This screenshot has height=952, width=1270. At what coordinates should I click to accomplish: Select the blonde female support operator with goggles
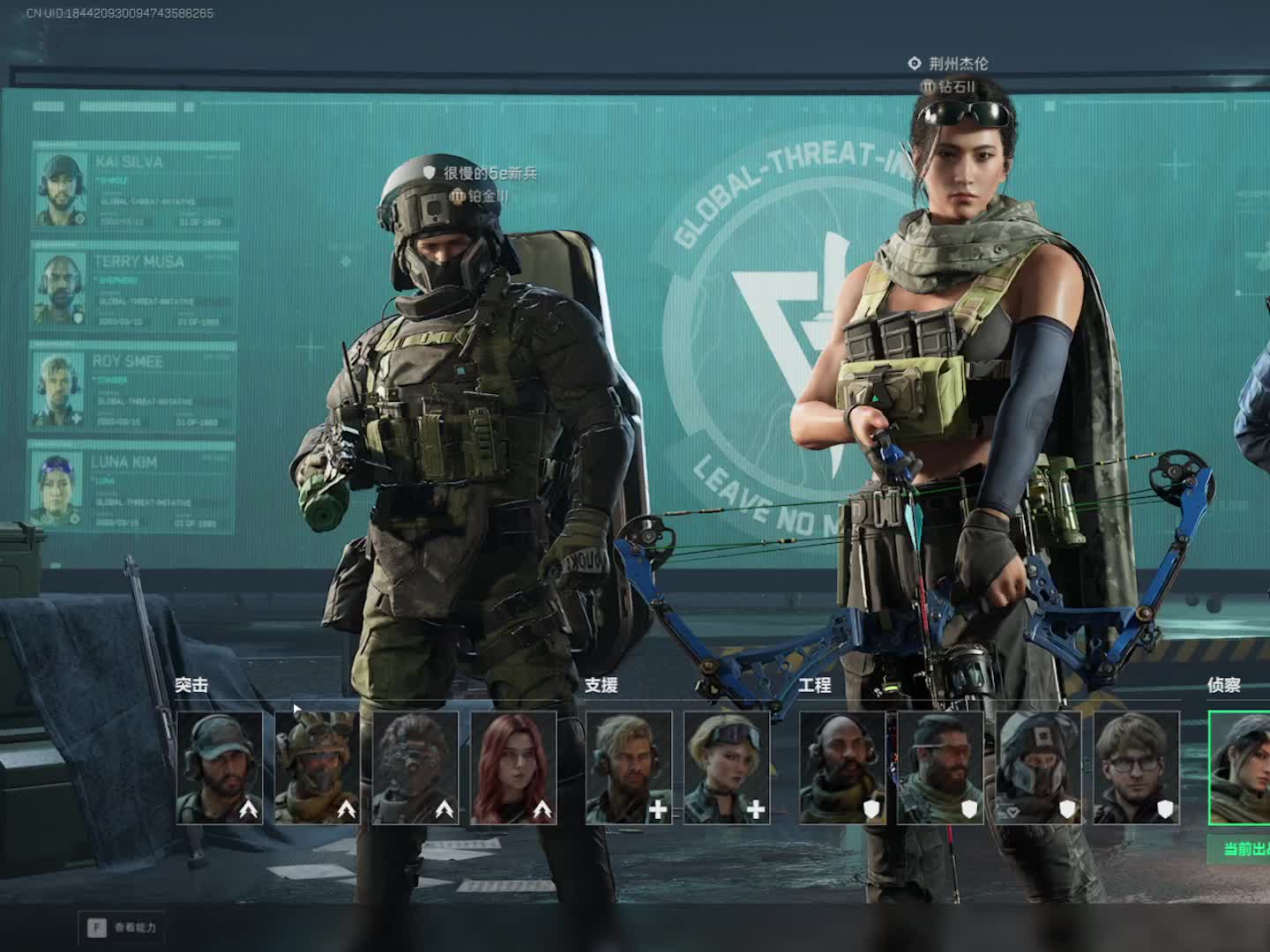click(727, 767)
